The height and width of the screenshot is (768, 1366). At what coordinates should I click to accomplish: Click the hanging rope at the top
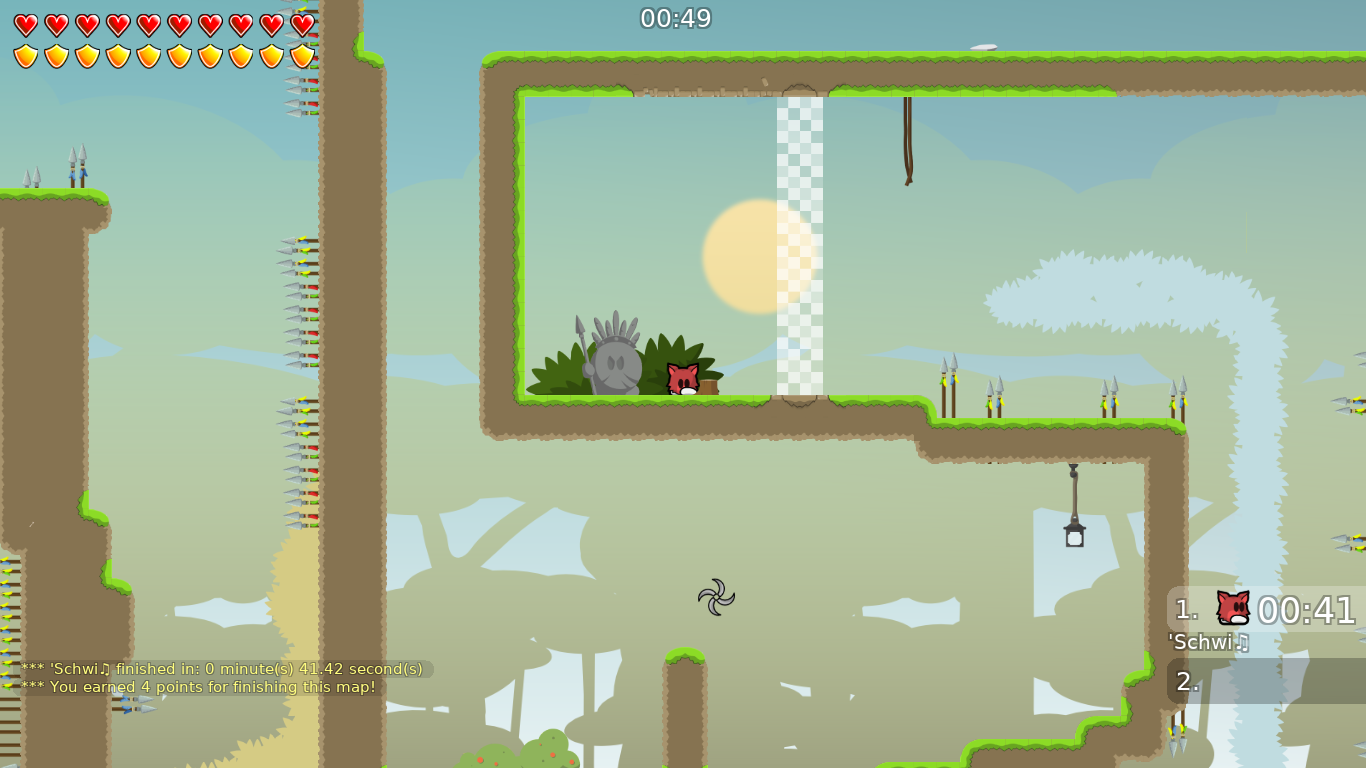pyautogui.click(x=906, y=140)
